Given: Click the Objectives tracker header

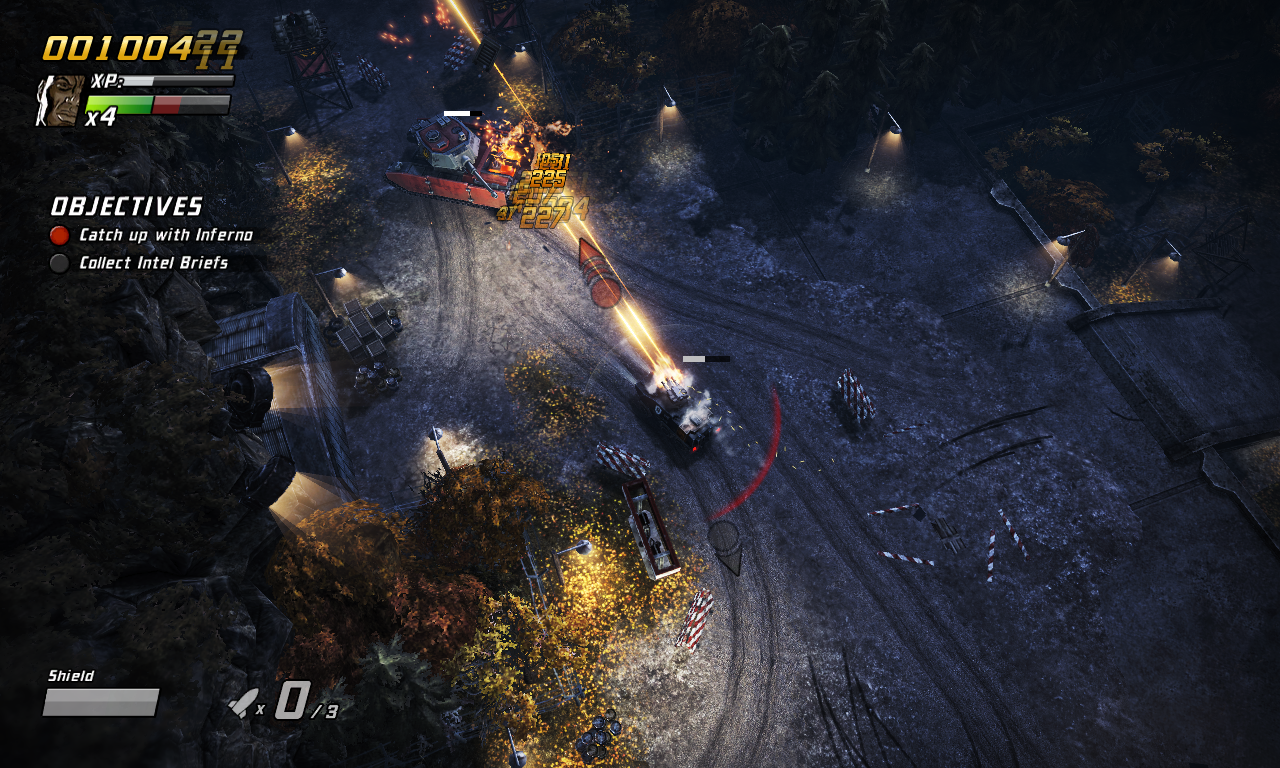Looking at the screenshot, I should coord(126,207).
